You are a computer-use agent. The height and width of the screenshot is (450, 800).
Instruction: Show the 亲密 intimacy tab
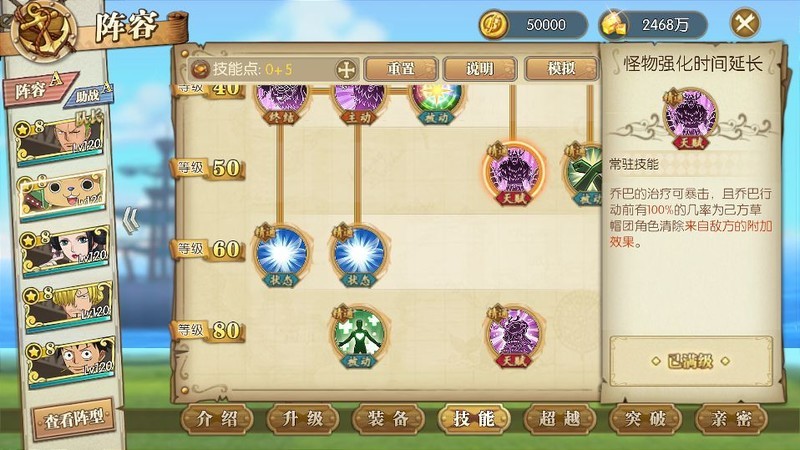tap(729, 418)
